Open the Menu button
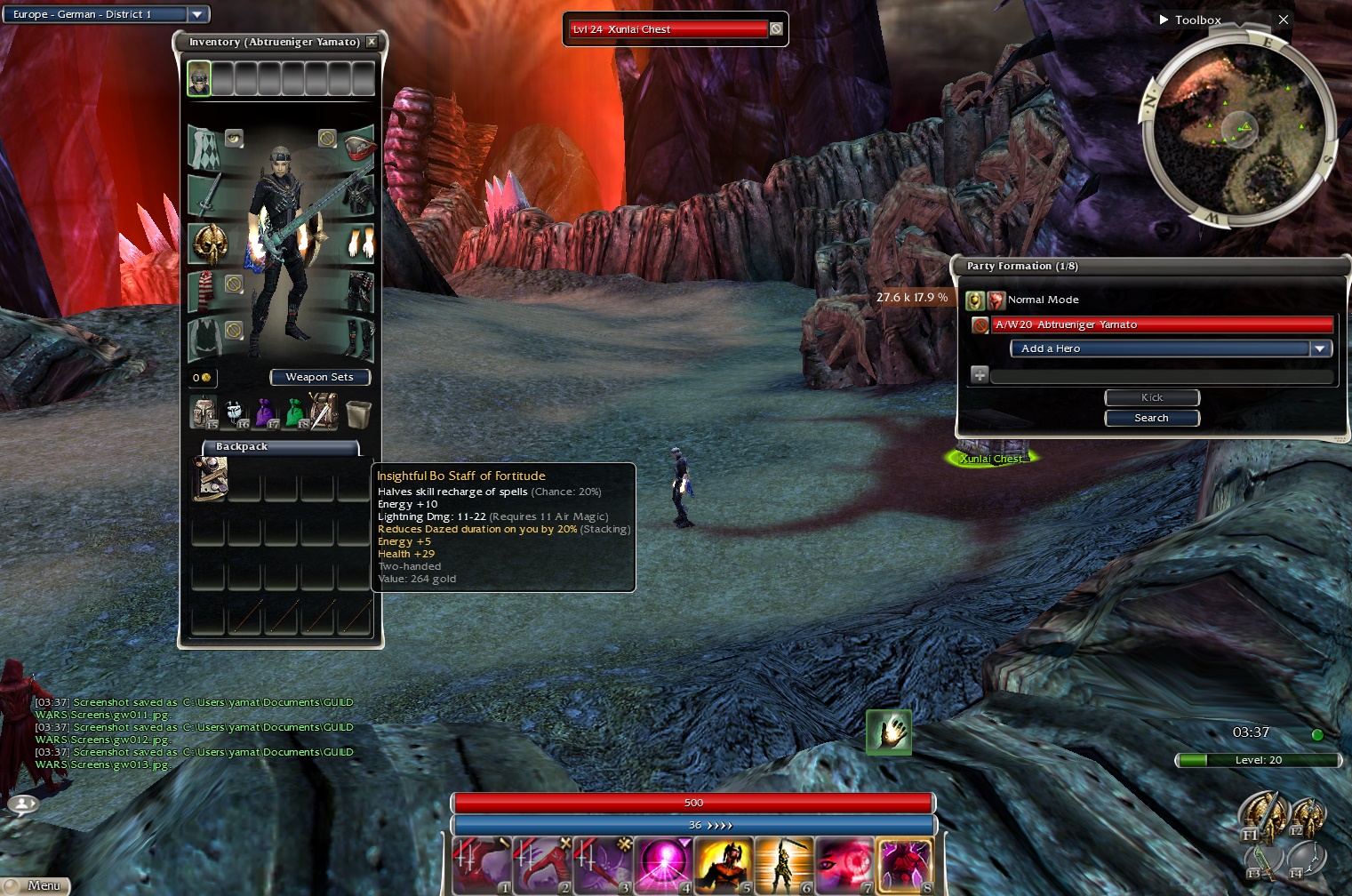1352x896 pixels. [36, 885]
